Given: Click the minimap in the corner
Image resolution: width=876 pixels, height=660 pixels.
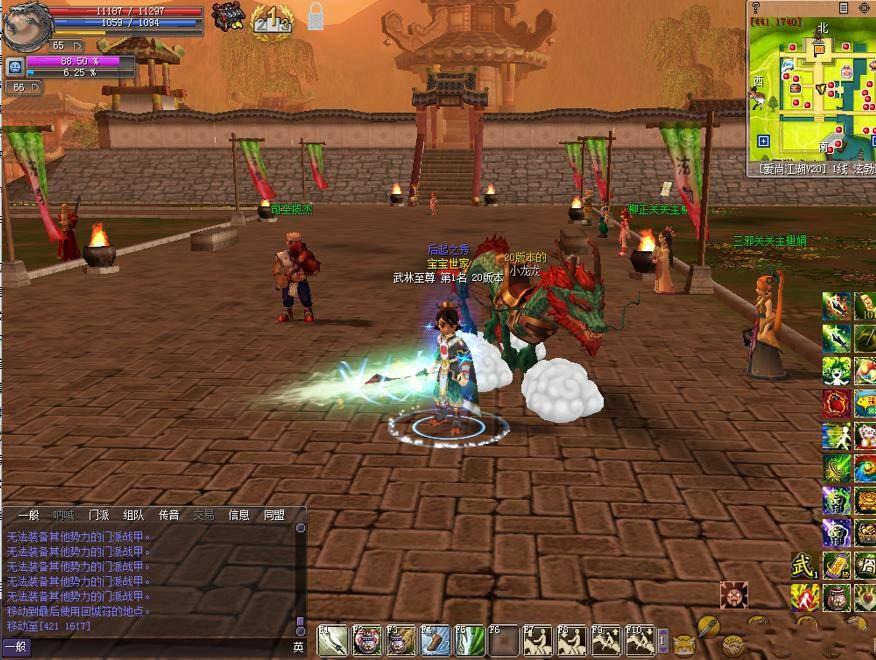Looking at the screenshot, I should pos(812,88).
